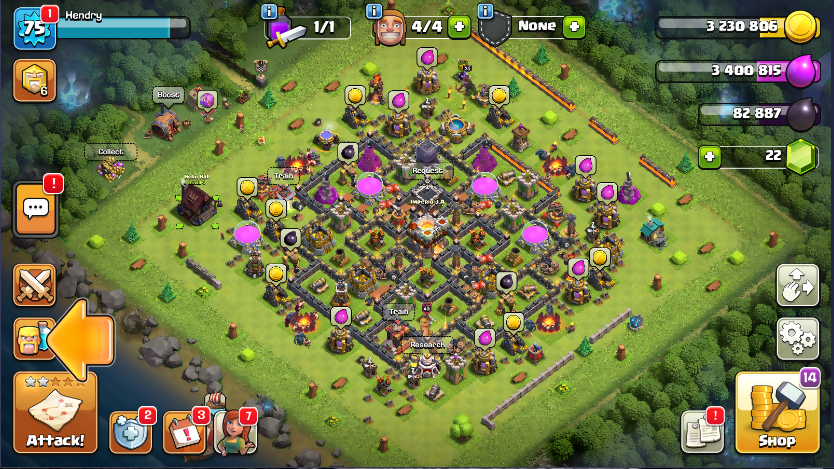Viewport: 834px width, 469px height.
Task: Click the green plus to add gems
Action: (709, 156)
